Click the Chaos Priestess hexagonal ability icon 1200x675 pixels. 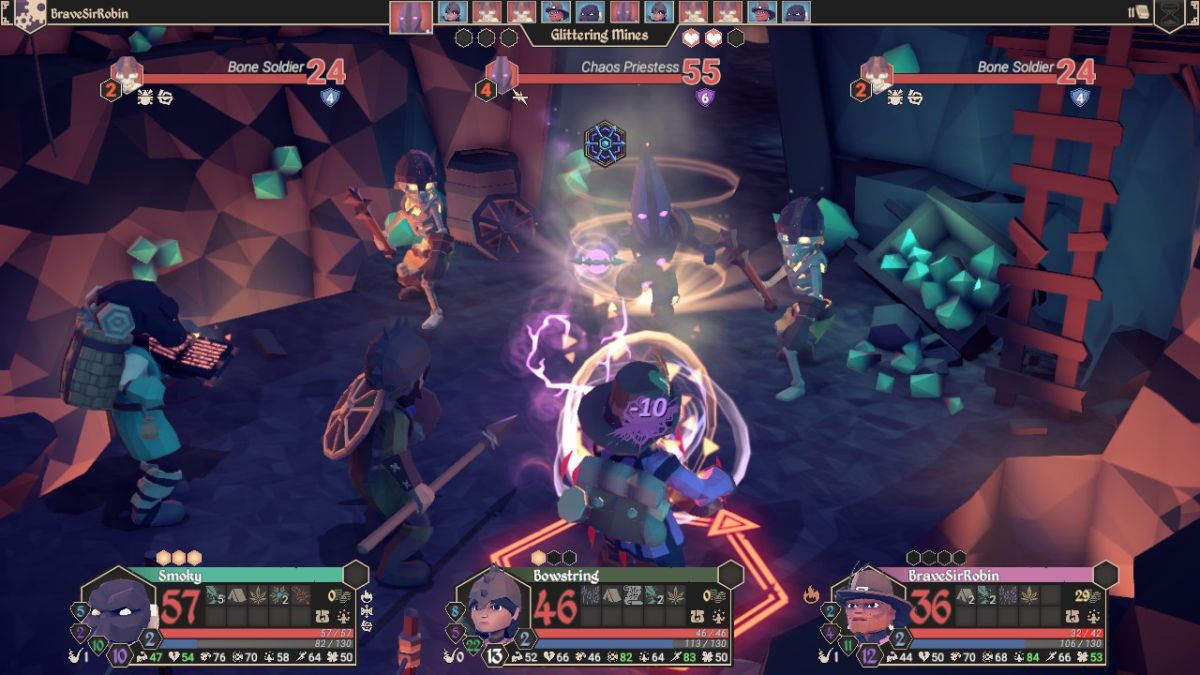605,143
